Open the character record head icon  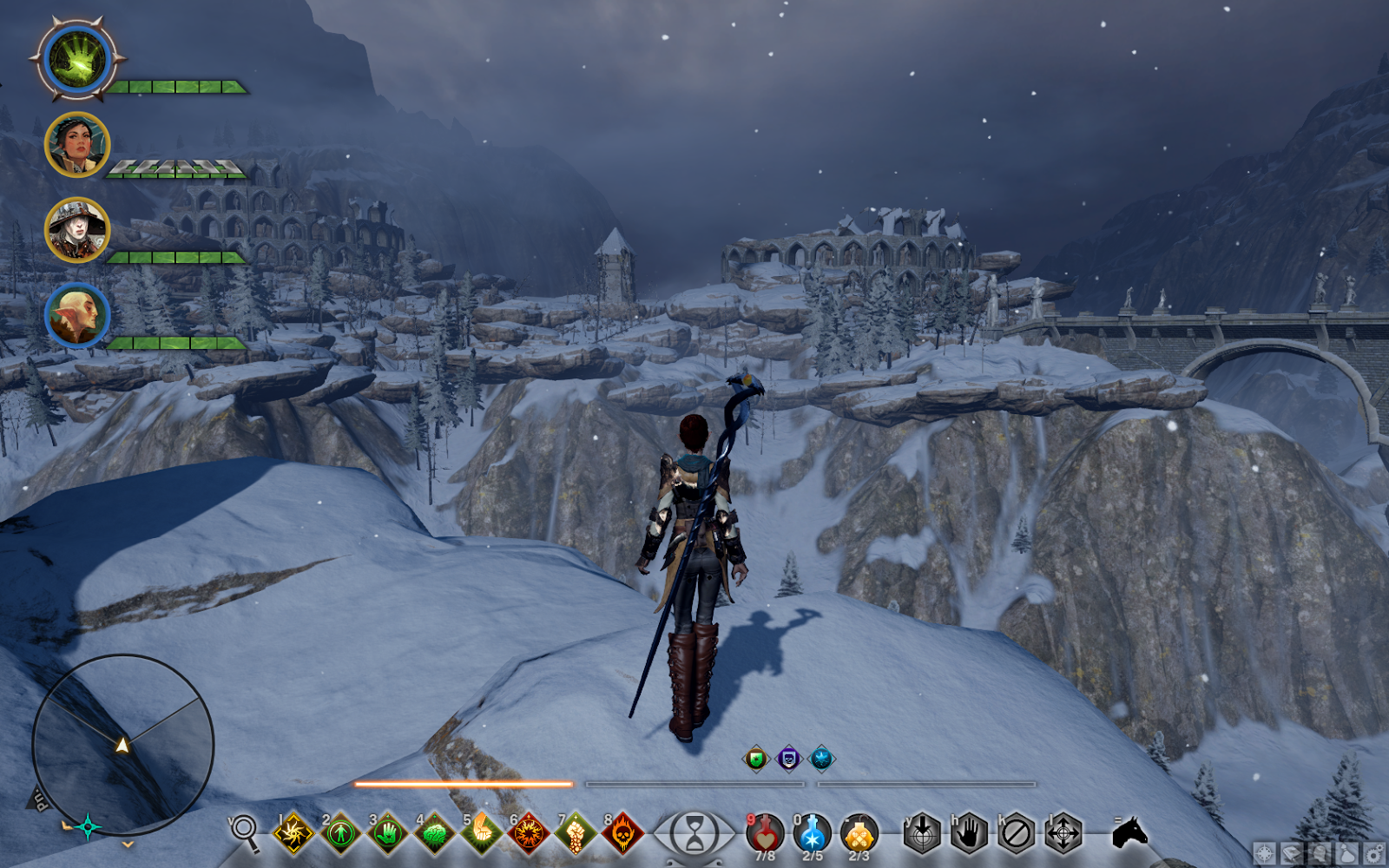click(x=1318, y=853)
